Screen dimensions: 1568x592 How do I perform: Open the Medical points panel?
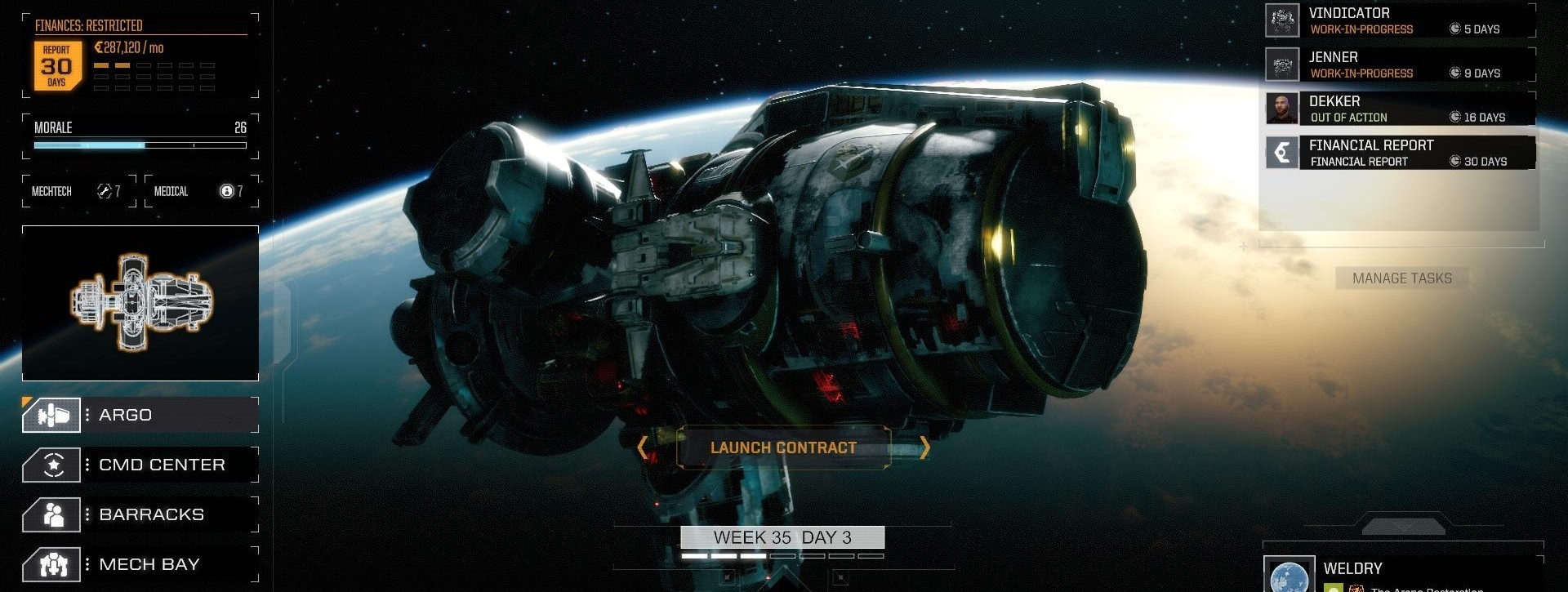pos(201,191)
